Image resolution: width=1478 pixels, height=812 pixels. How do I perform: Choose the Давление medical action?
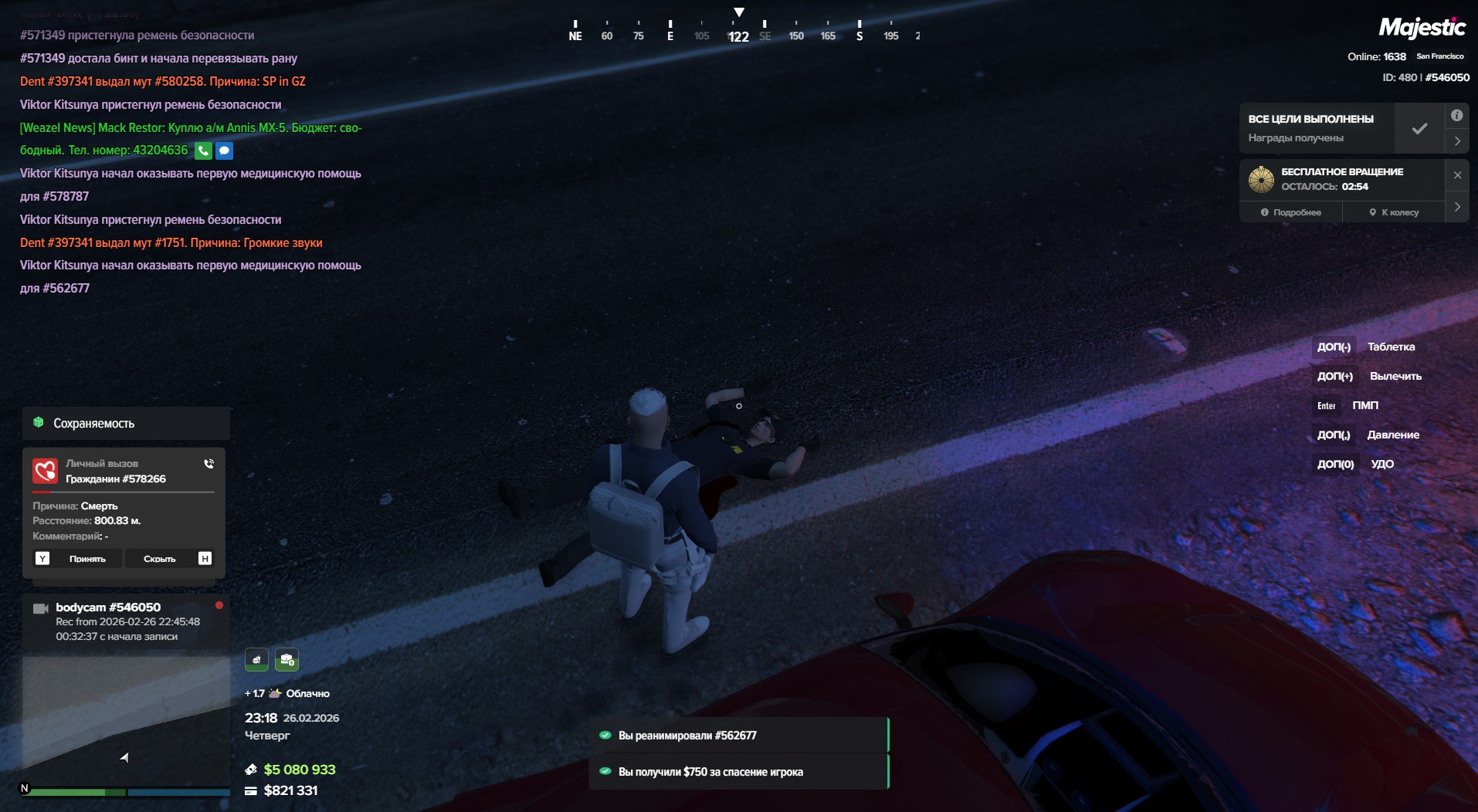click(1392, 435)
